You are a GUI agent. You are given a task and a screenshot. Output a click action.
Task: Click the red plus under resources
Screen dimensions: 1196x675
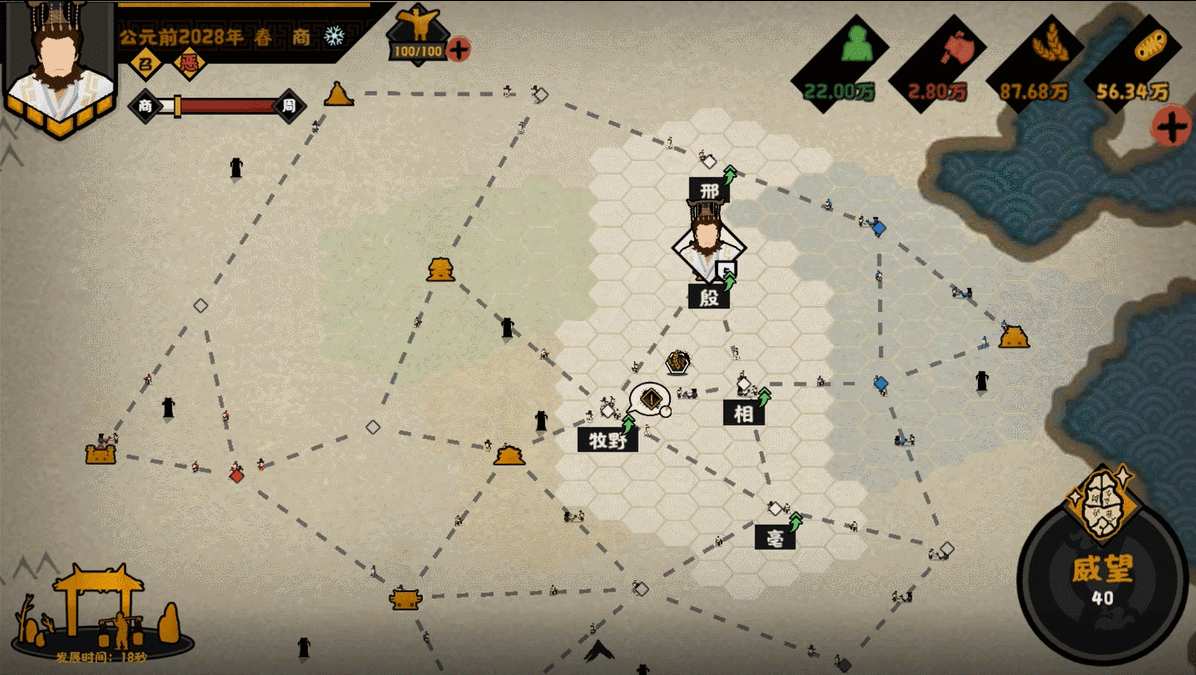(x=1169, y=127)
